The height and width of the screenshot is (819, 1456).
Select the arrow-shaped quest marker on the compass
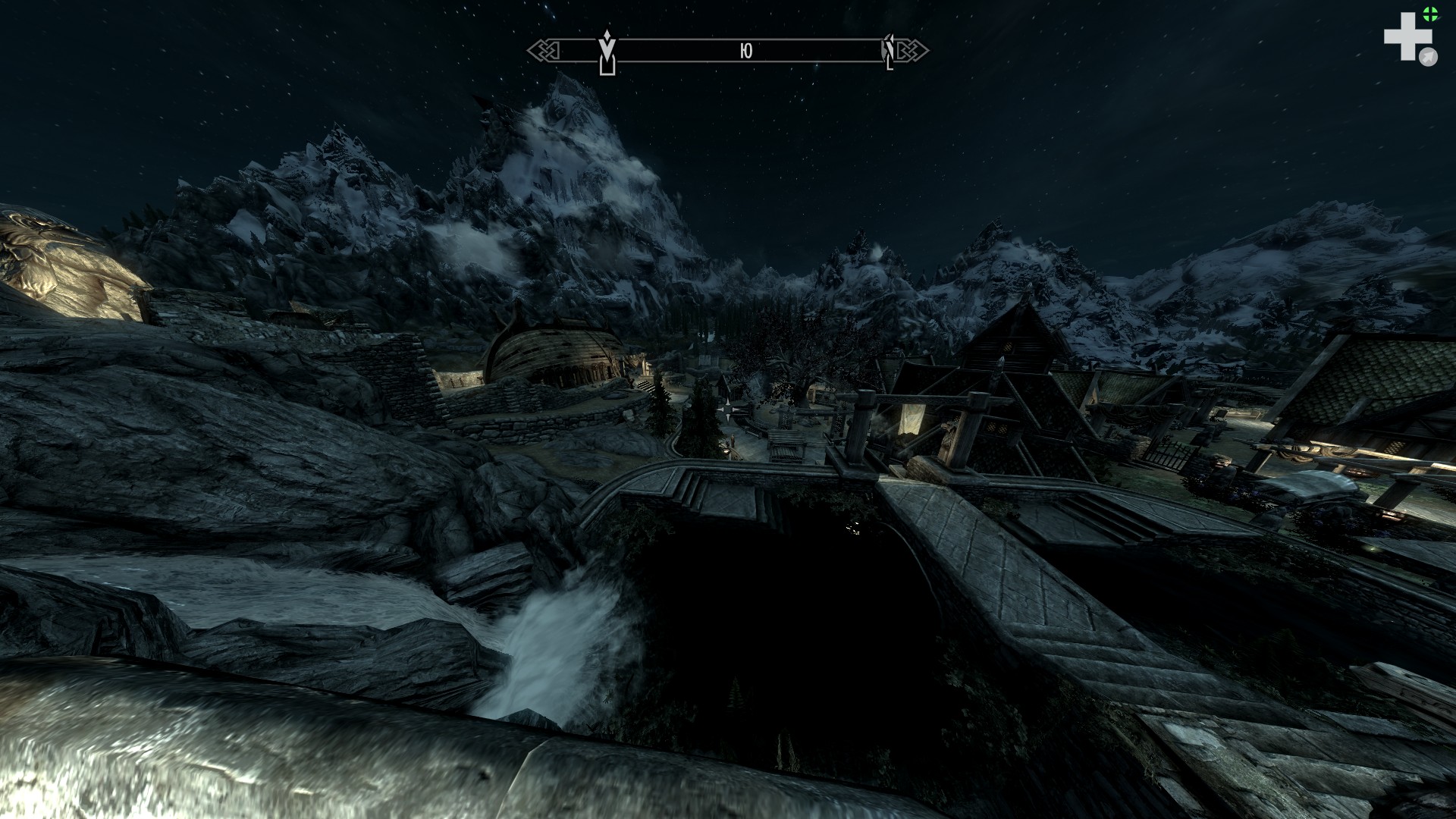pos(607,54)
